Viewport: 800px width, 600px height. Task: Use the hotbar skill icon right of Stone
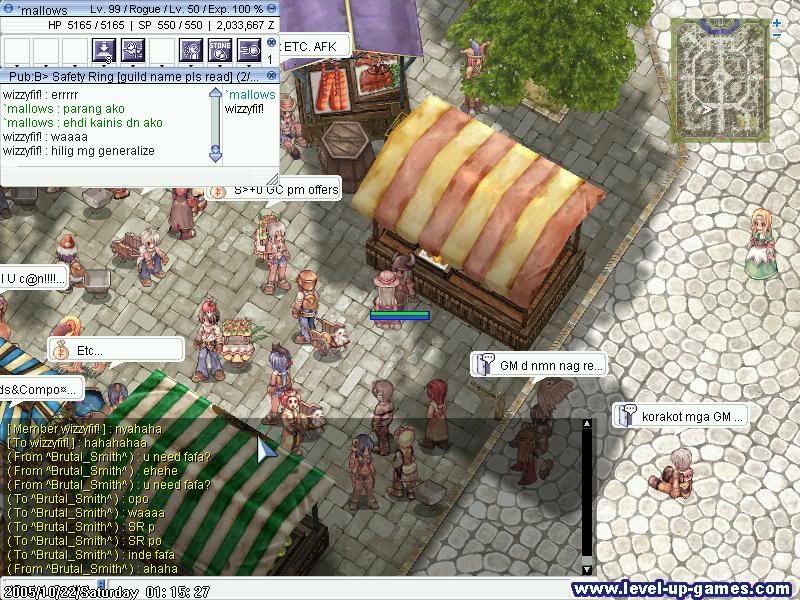click(249, 49)
